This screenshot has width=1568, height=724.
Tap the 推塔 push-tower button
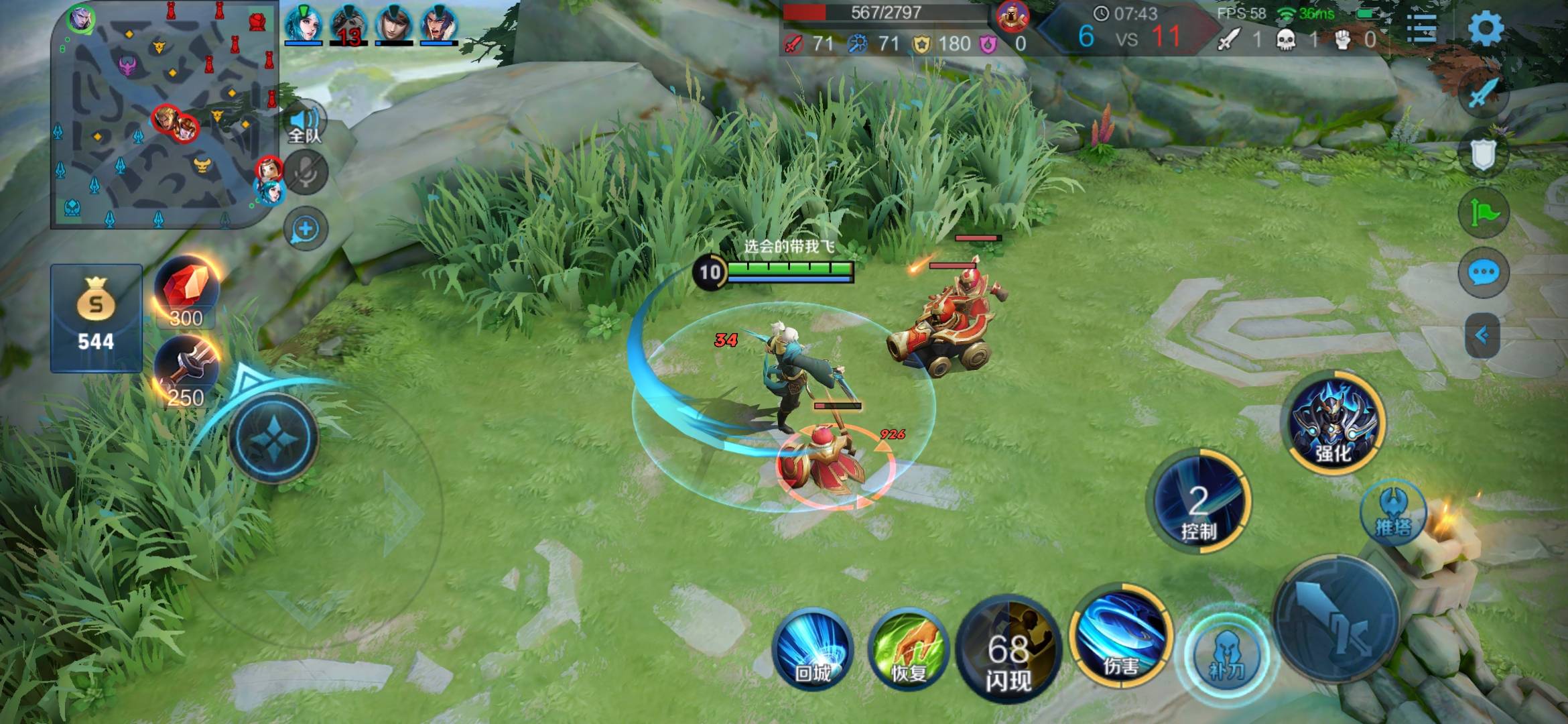click(1394, 513)
